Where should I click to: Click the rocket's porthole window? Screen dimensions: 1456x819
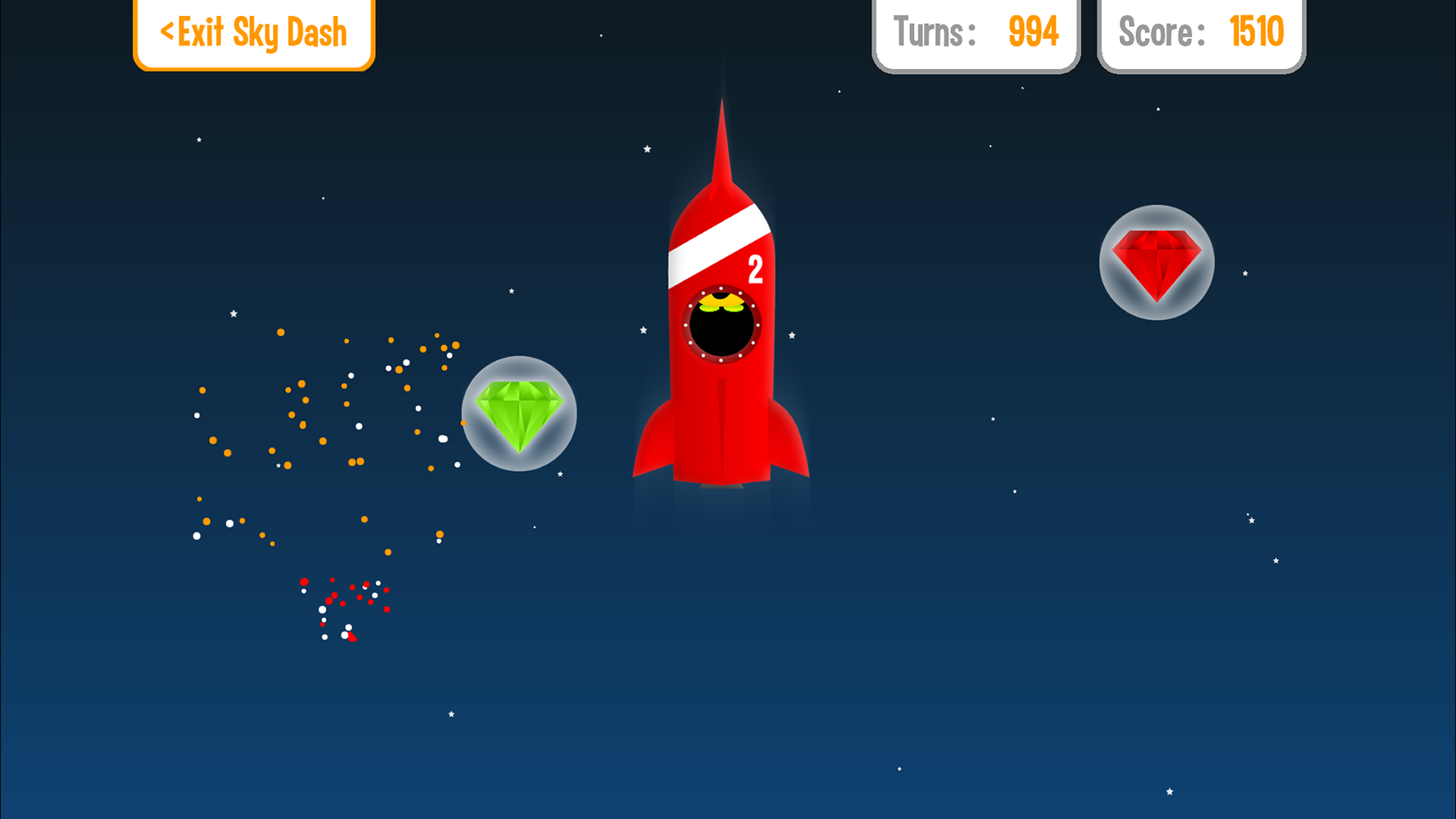722,326
